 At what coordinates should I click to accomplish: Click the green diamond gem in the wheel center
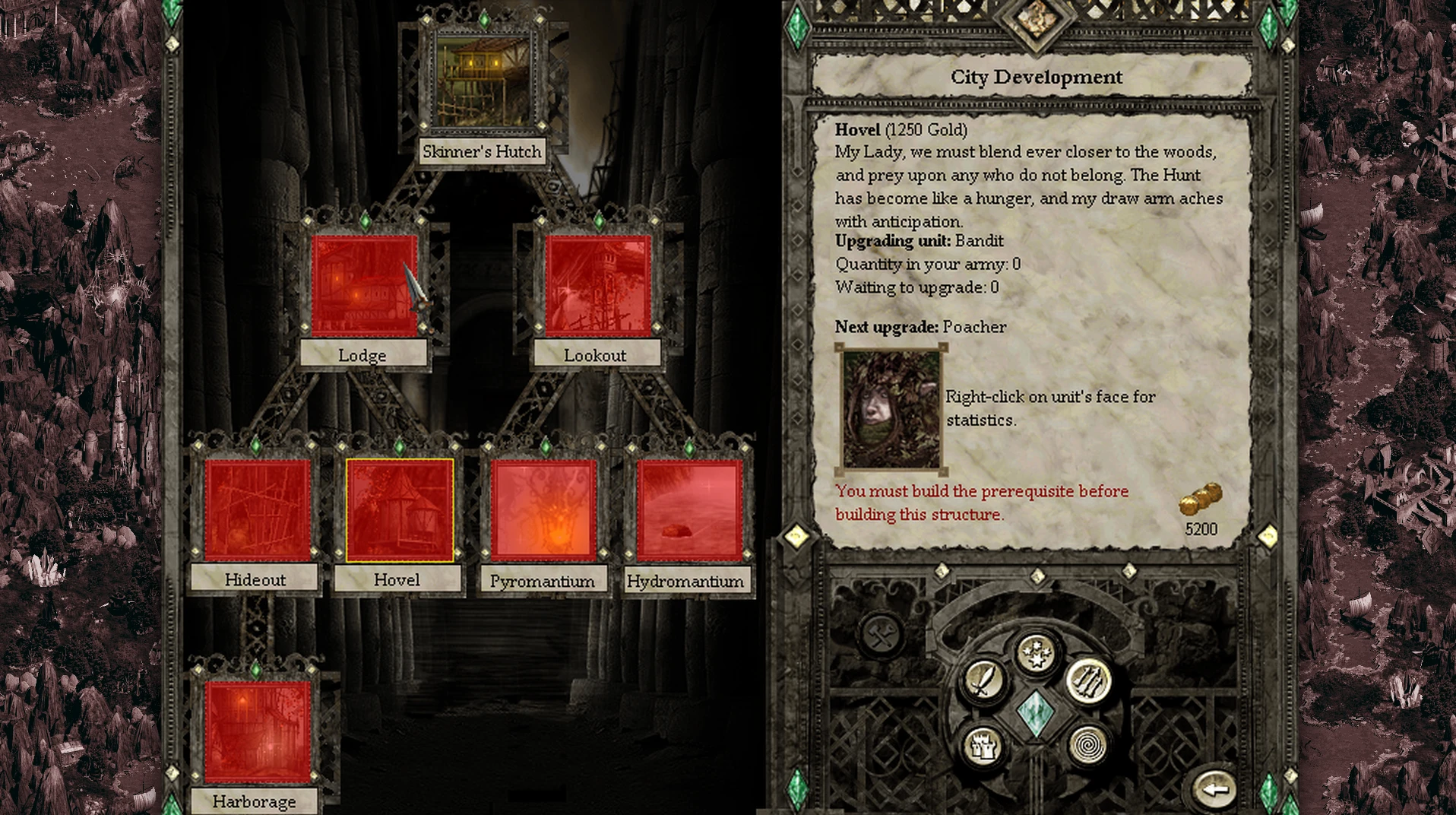(1036, 715)
